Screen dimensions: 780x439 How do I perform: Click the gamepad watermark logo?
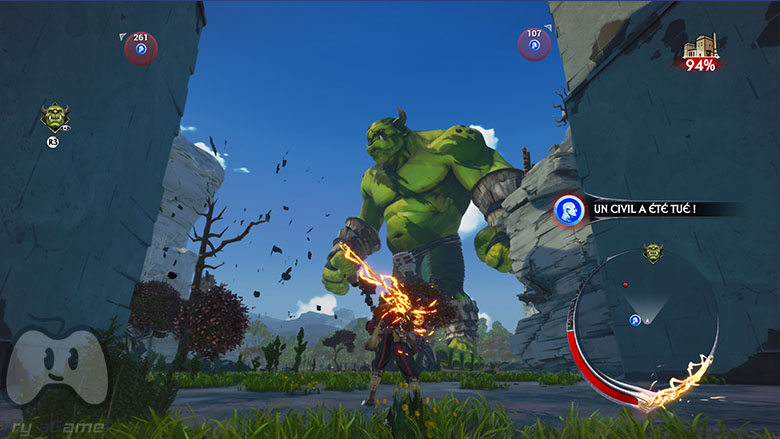click(x=55, y=371)
